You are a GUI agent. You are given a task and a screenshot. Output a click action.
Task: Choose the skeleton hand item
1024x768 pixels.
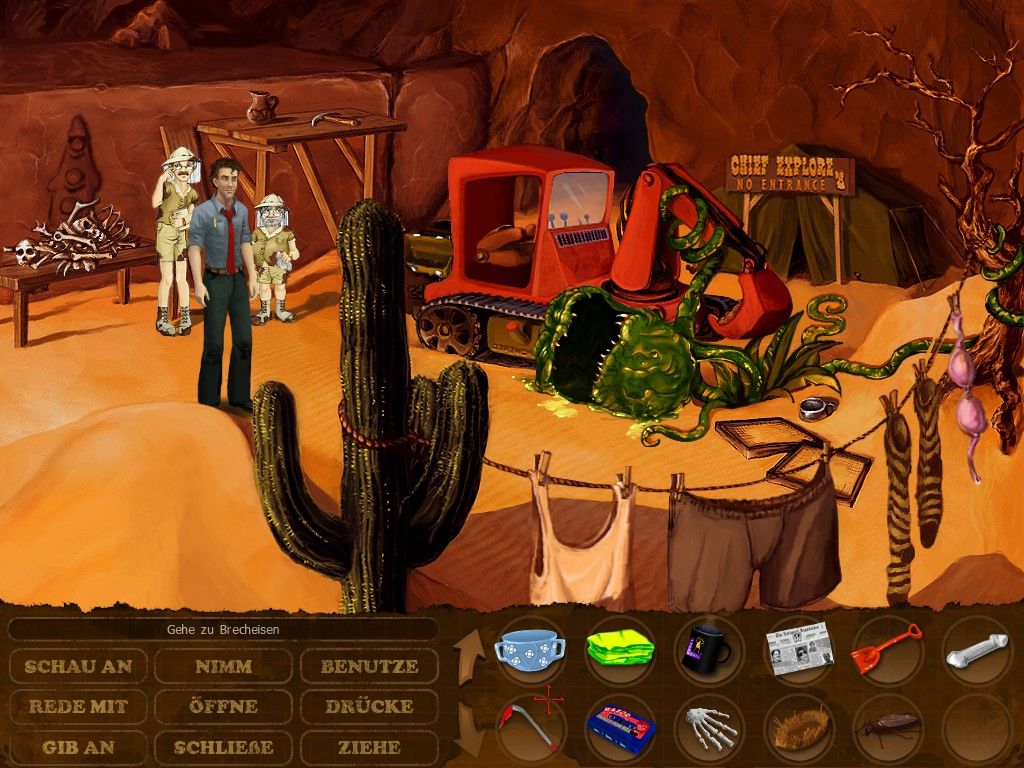[x=709, y=728]
